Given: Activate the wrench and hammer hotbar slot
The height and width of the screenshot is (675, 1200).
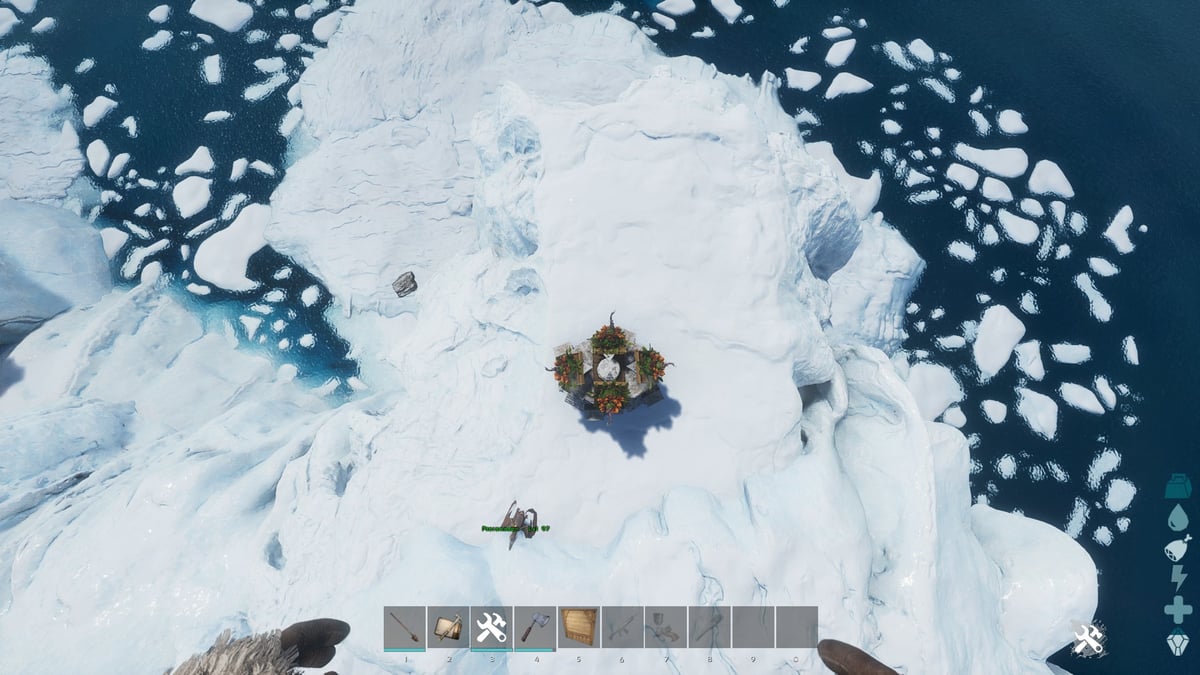Looking at the screenshot, I should tap(491, 627).
